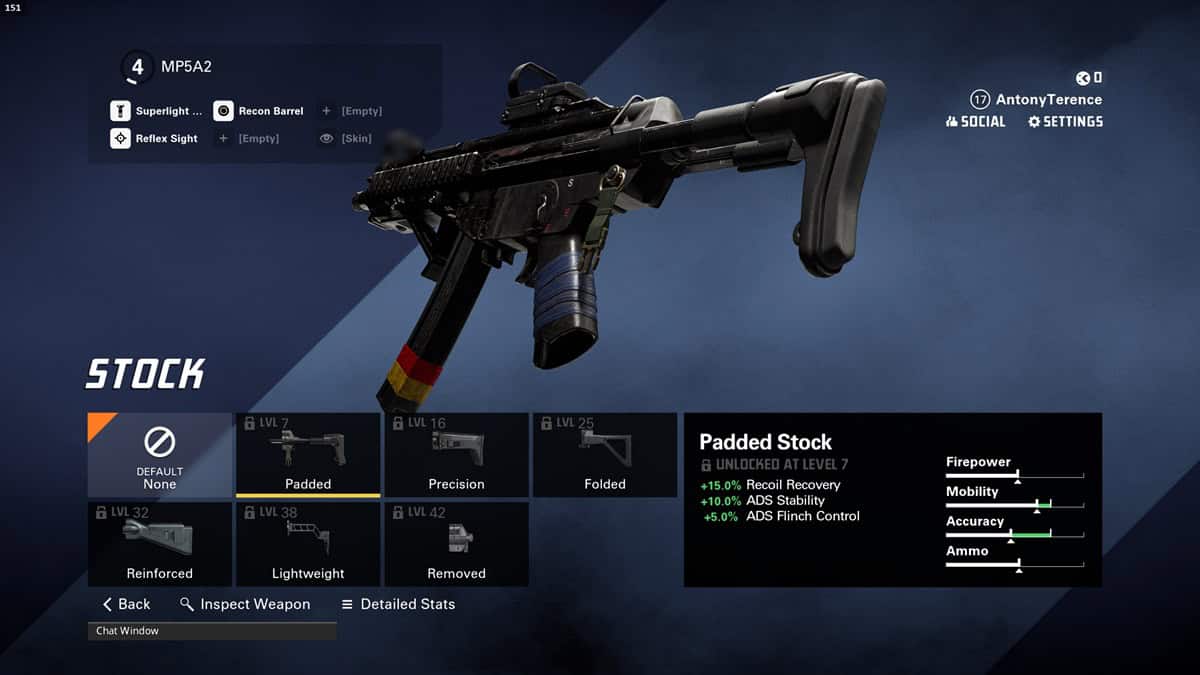
Task: Open the Chat Window bar
Action: pos(212,631)
